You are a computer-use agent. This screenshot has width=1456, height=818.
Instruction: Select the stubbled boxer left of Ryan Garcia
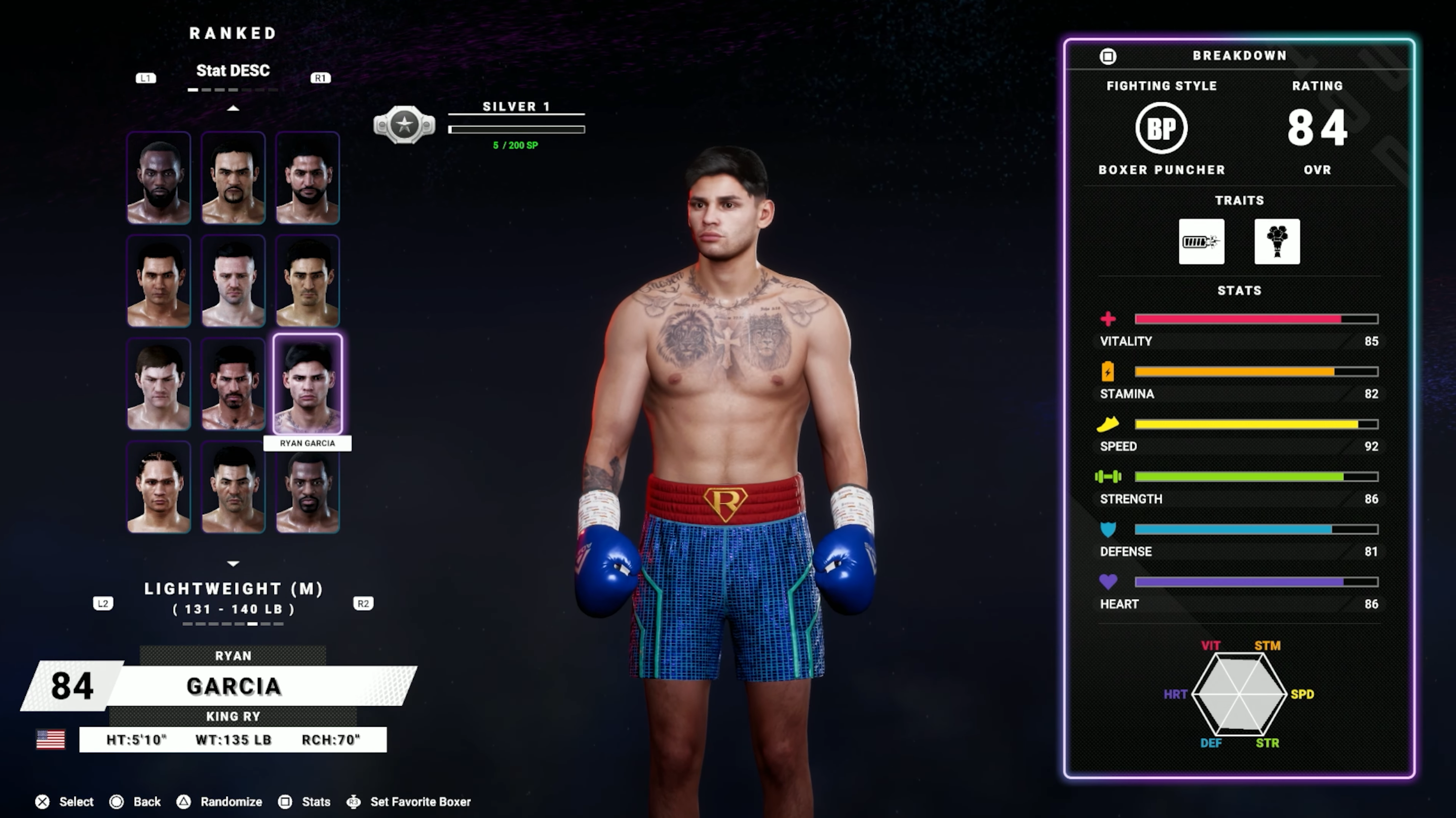(234, 384)
